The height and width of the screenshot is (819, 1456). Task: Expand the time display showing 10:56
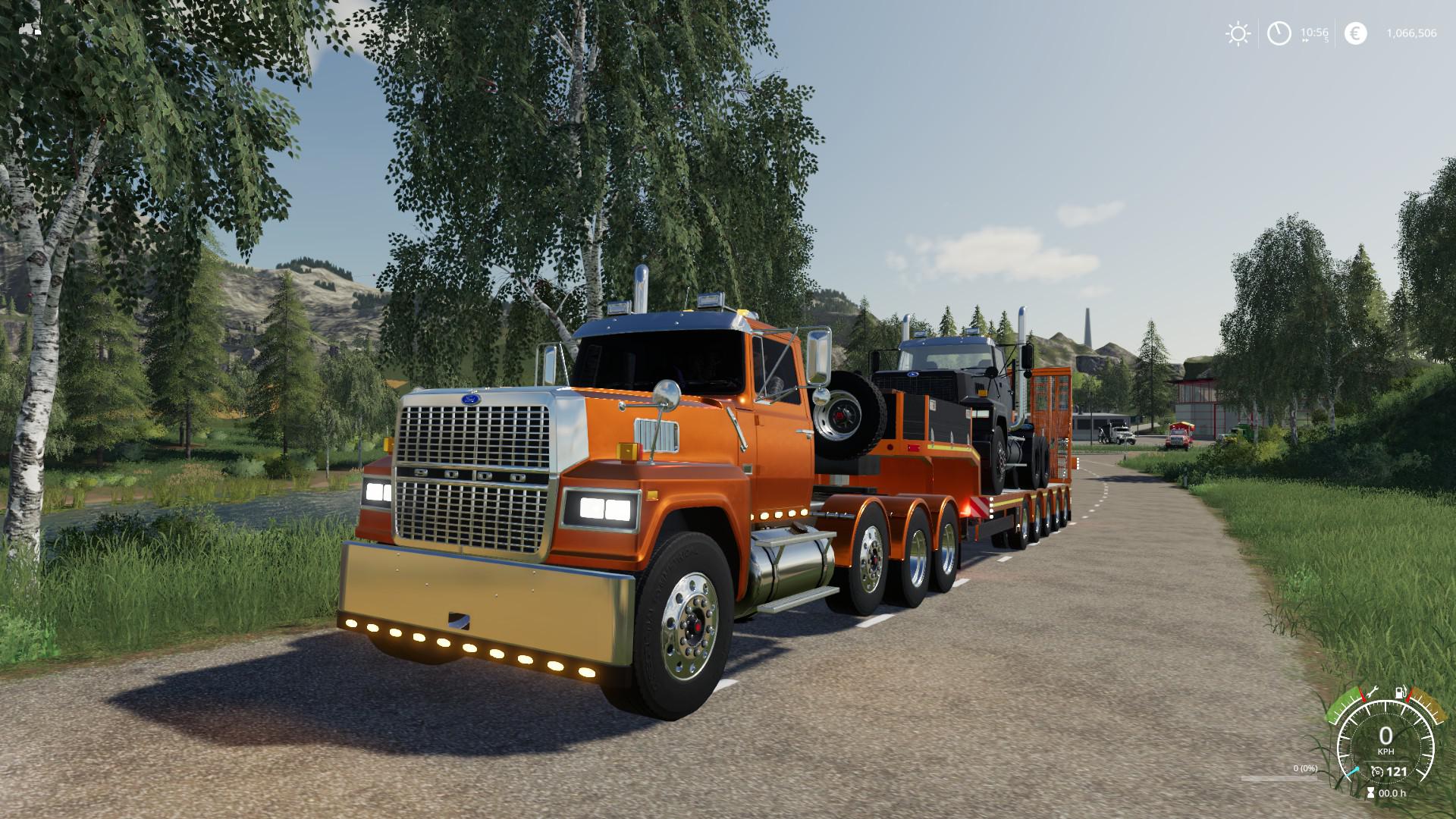(1314, 32)
